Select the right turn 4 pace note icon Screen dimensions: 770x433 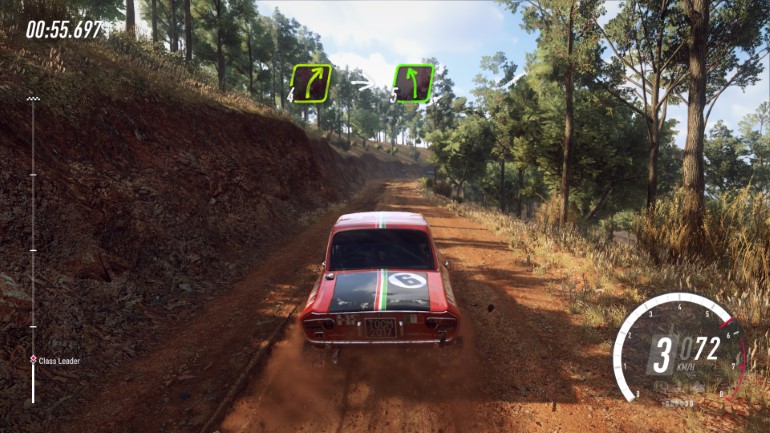pyautogui.click(x=311, y=83)
